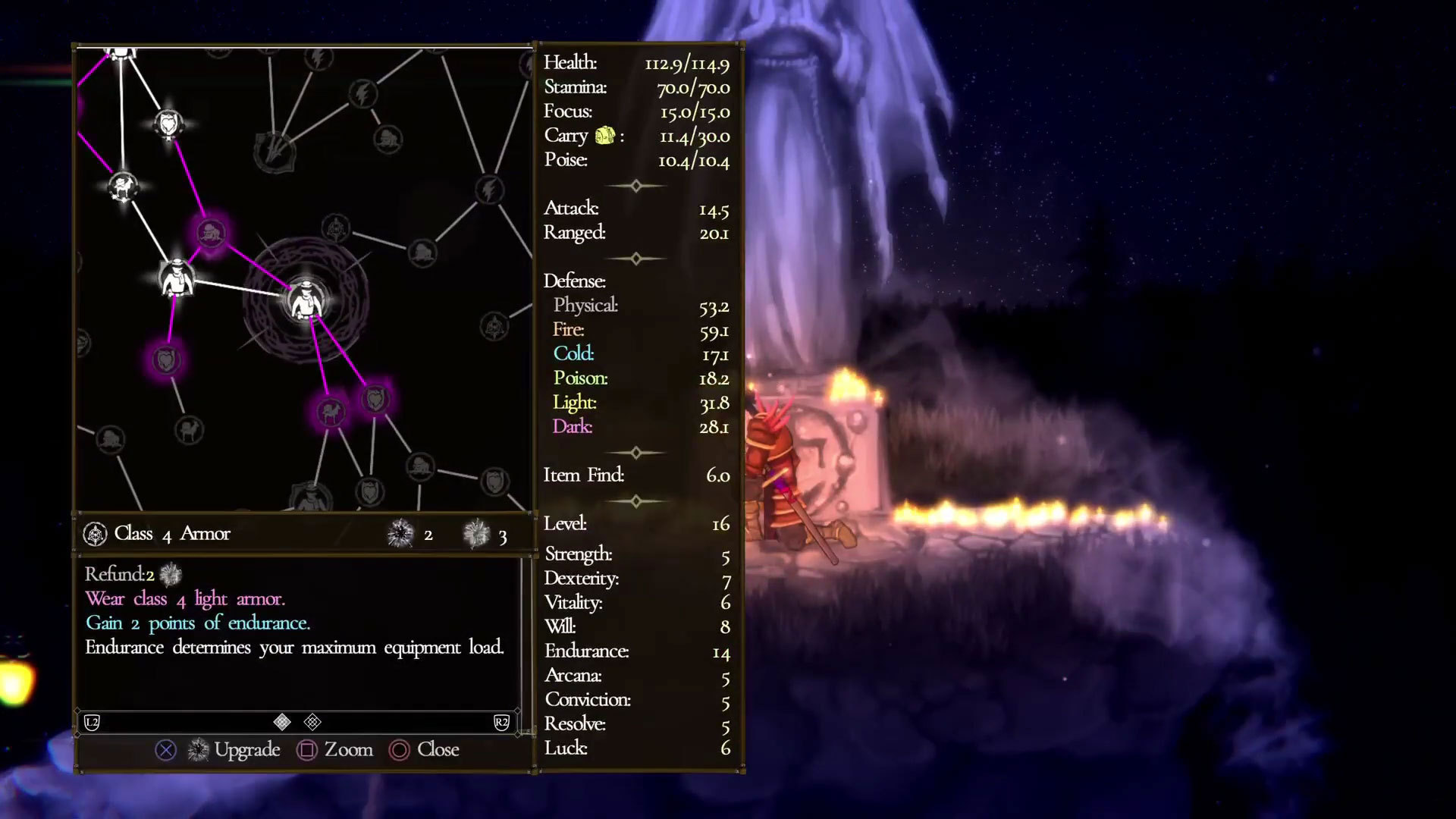Image resolution: width=1456 pixels, height=819 pixels.
Task: Select the magenta-glowing horse skill node
Action: point(331,412)
